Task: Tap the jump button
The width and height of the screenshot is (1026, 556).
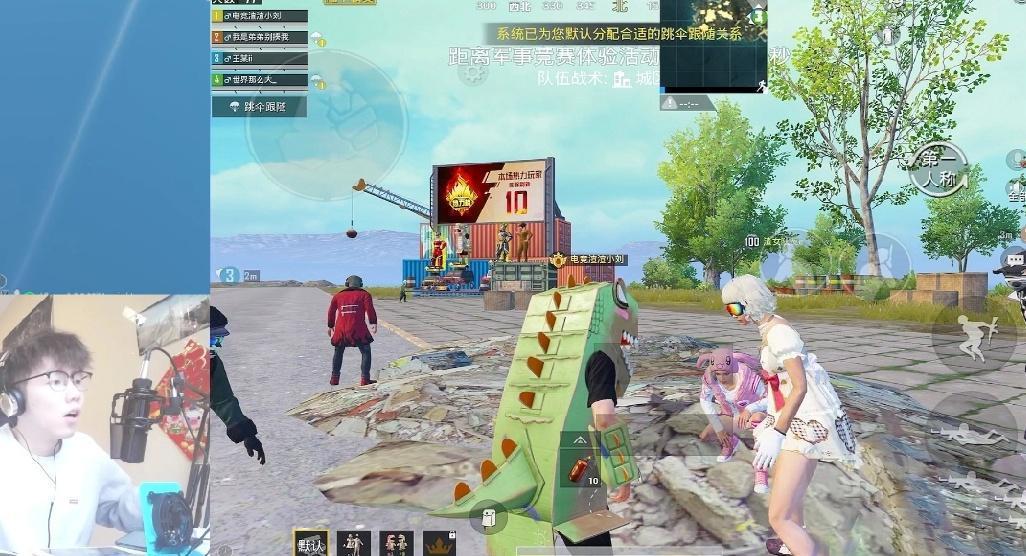Action: [971, 336]
